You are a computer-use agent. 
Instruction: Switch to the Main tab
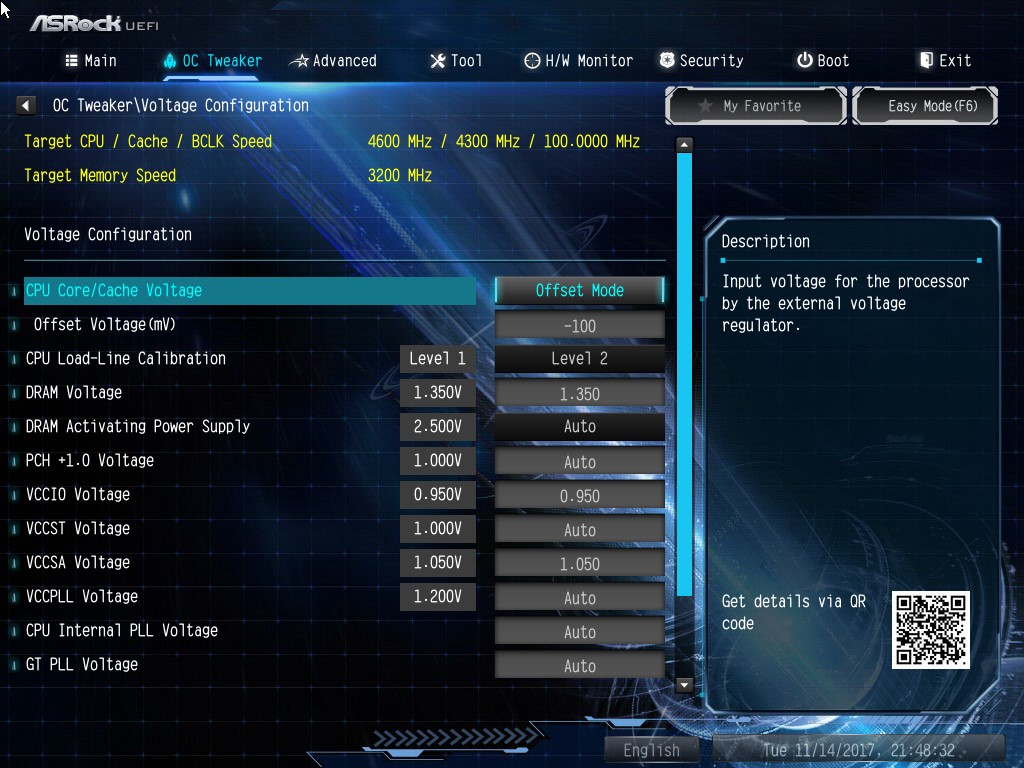(91, 61)
